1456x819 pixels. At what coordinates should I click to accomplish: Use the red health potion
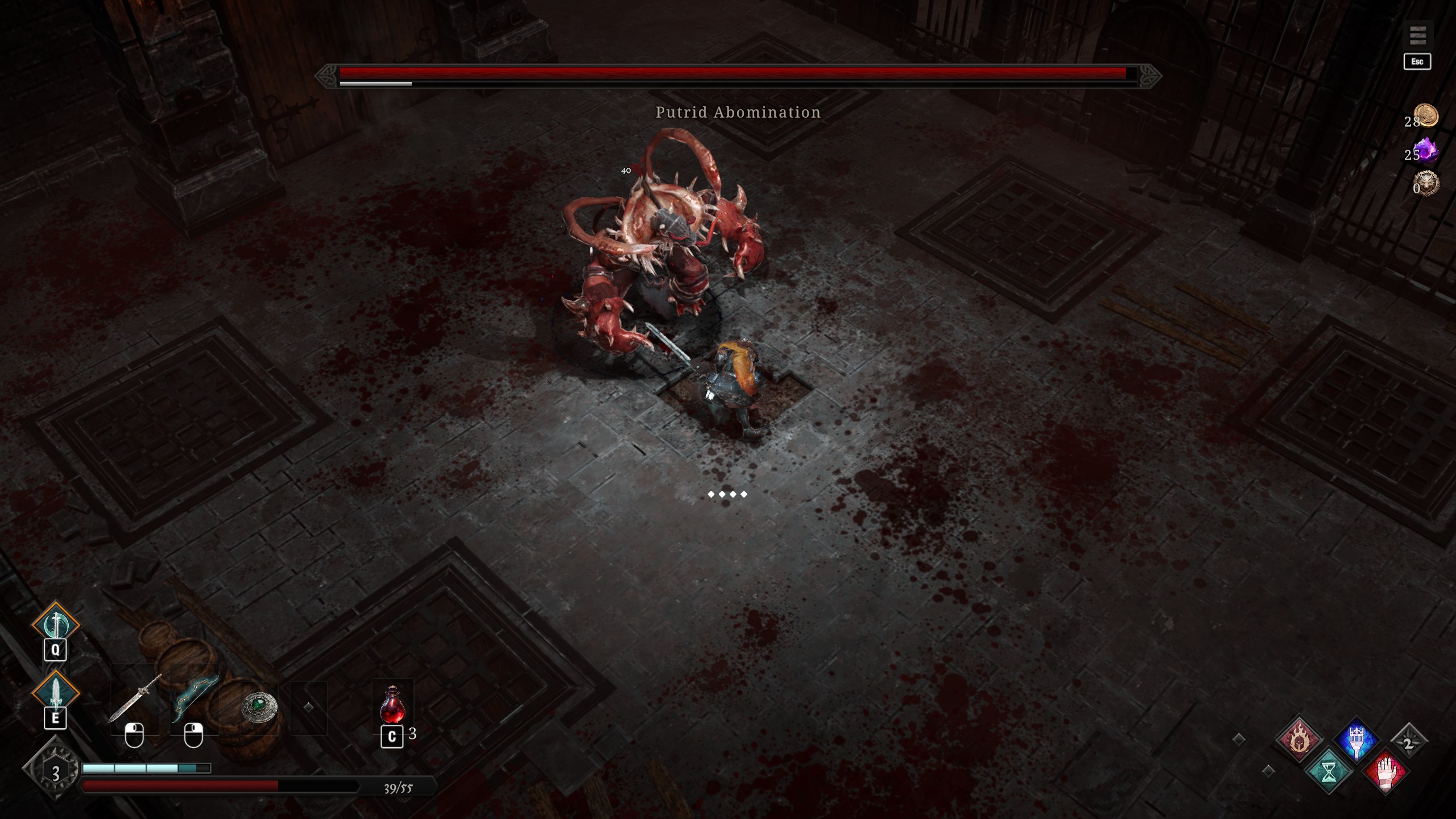click(x=392, y=704)
